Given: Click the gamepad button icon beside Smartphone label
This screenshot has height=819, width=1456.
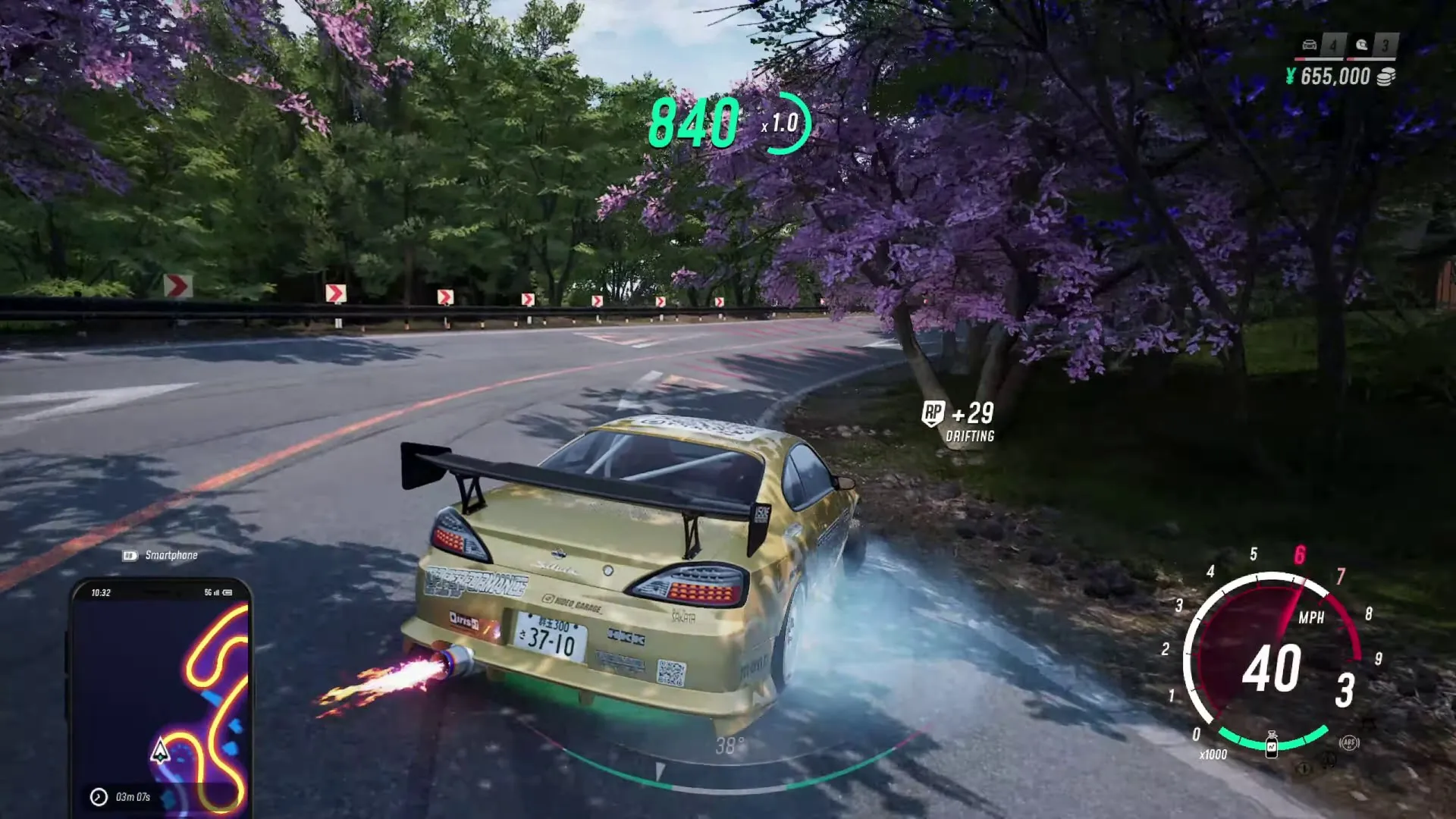Looking at the screenshot, I should point(131,555).
